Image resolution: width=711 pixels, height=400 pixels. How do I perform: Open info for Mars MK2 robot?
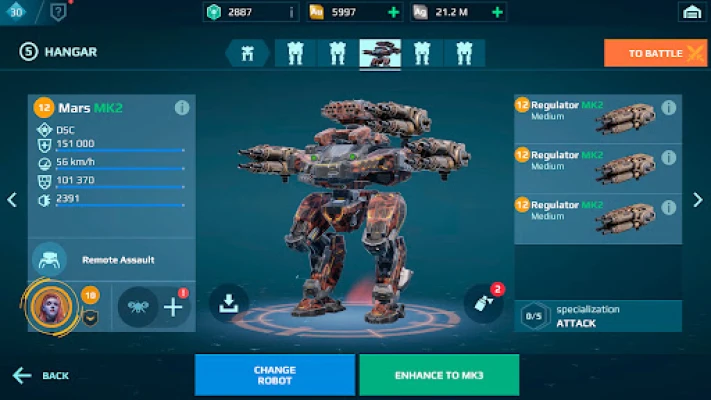(x=182, y=107)
